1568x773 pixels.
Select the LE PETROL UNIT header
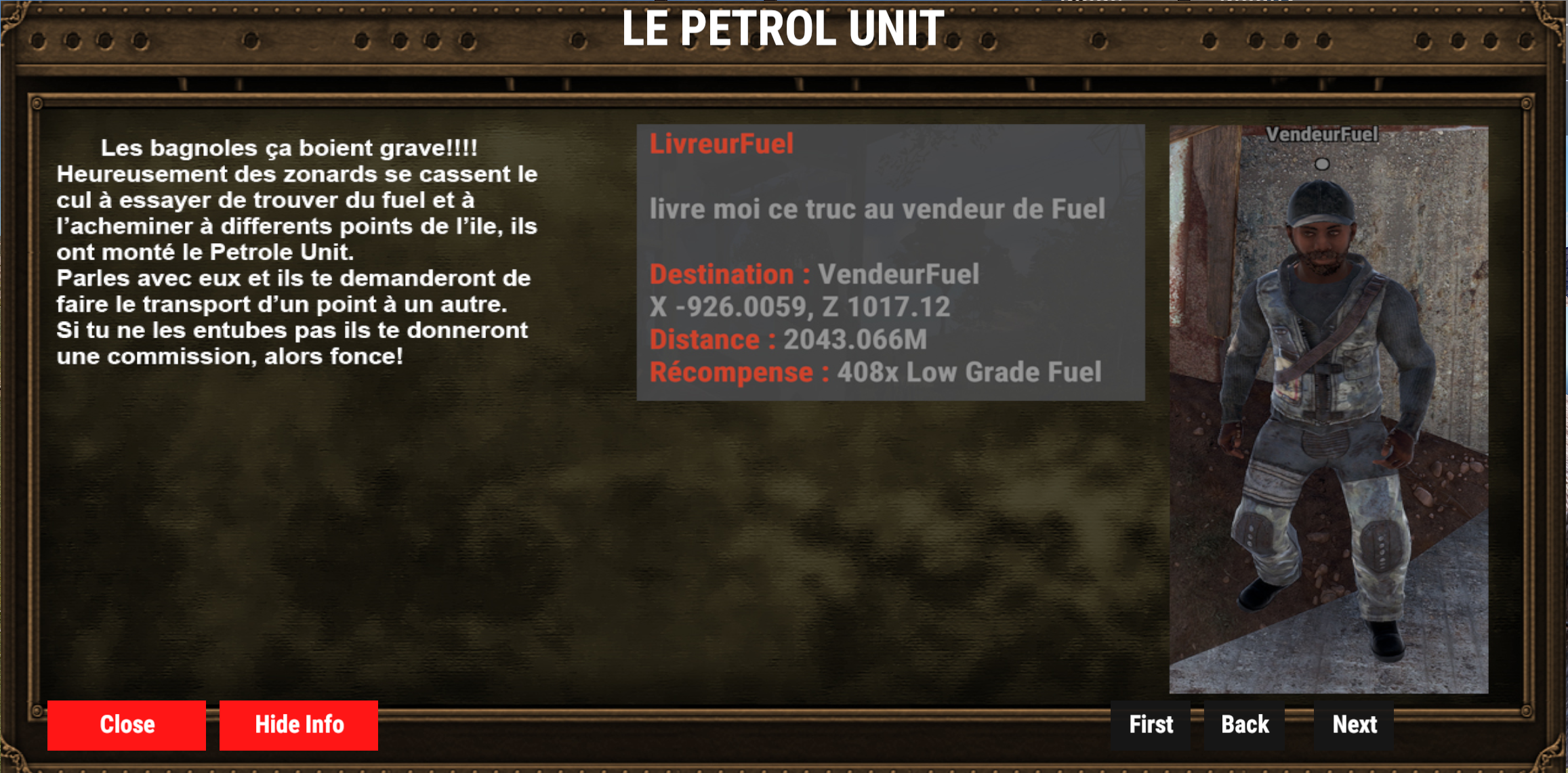point(783,28)
